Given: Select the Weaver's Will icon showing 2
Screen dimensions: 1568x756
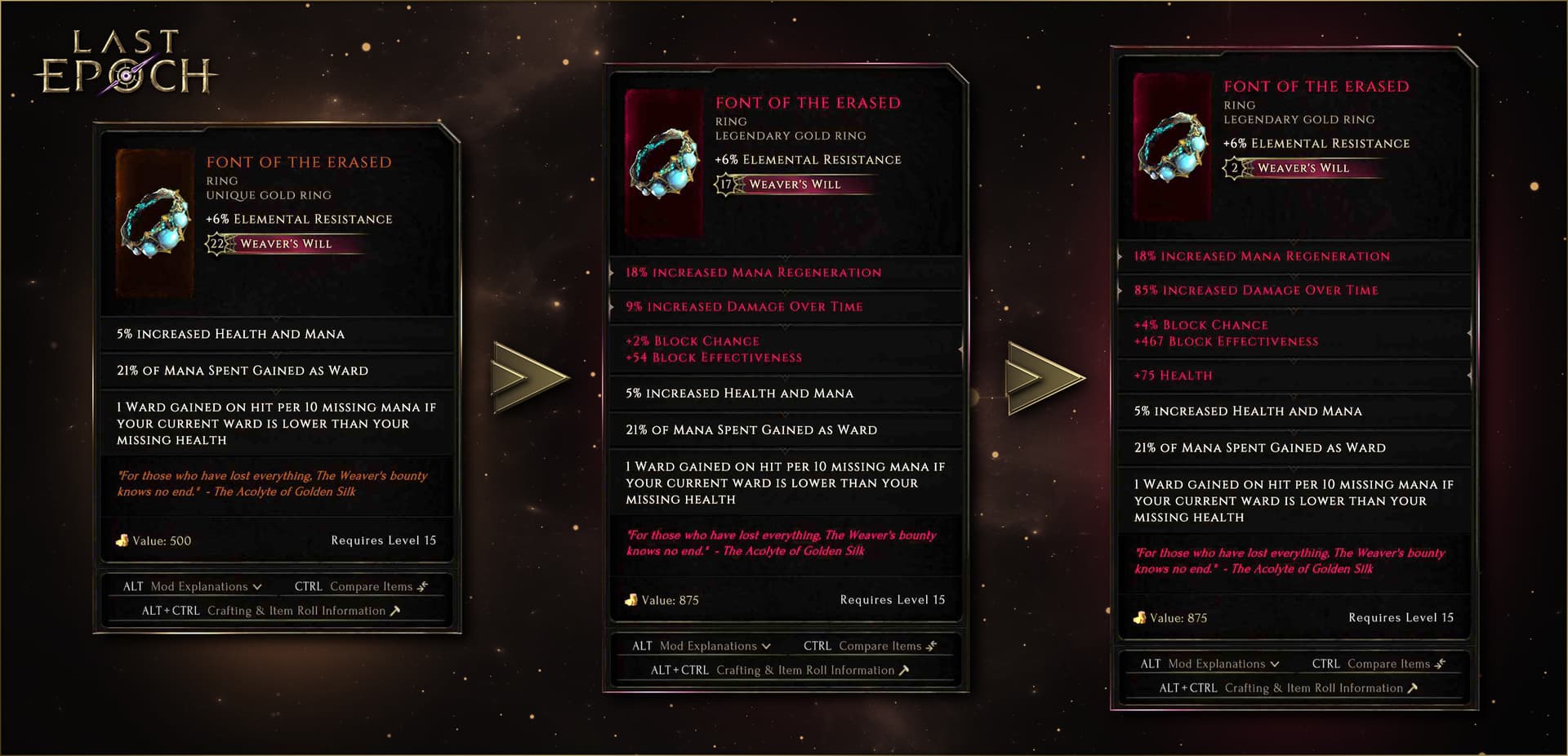Looking at the screenshot, I should (1234, 169).
